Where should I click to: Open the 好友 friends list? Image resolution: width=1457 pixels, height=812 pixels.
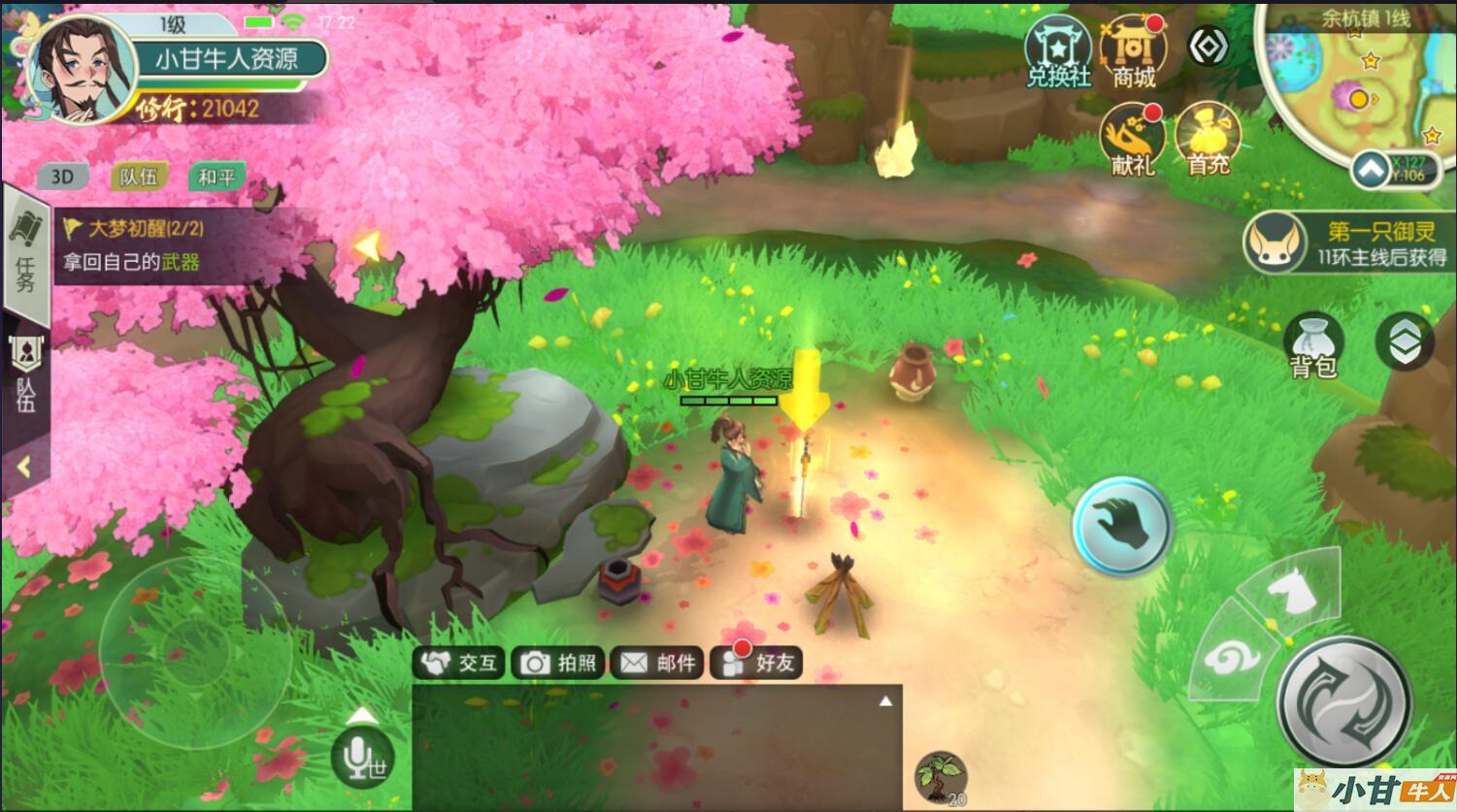(756, 663)
